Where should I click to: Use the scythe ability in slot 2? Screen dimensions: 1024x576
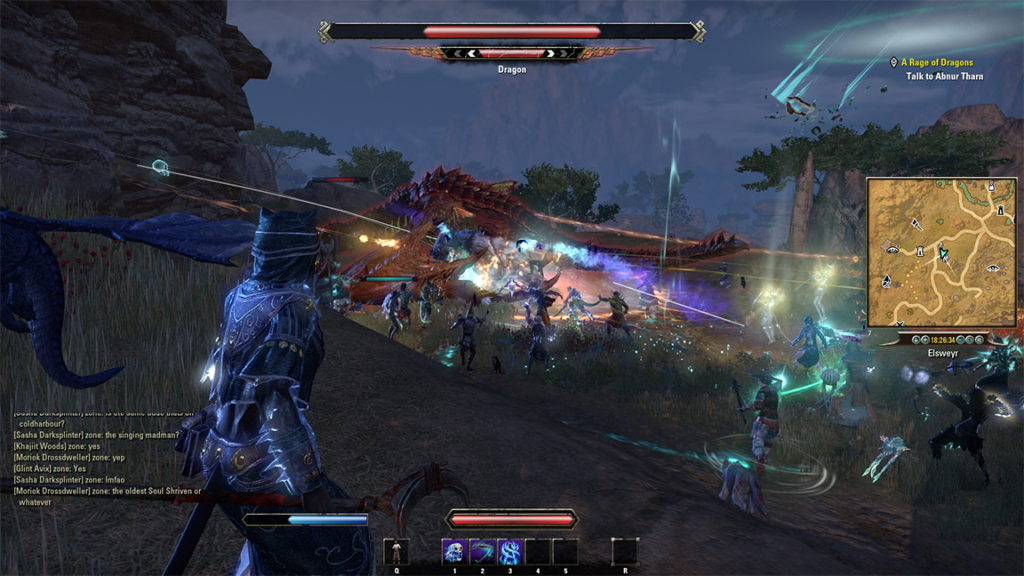(x=483, y=551)
